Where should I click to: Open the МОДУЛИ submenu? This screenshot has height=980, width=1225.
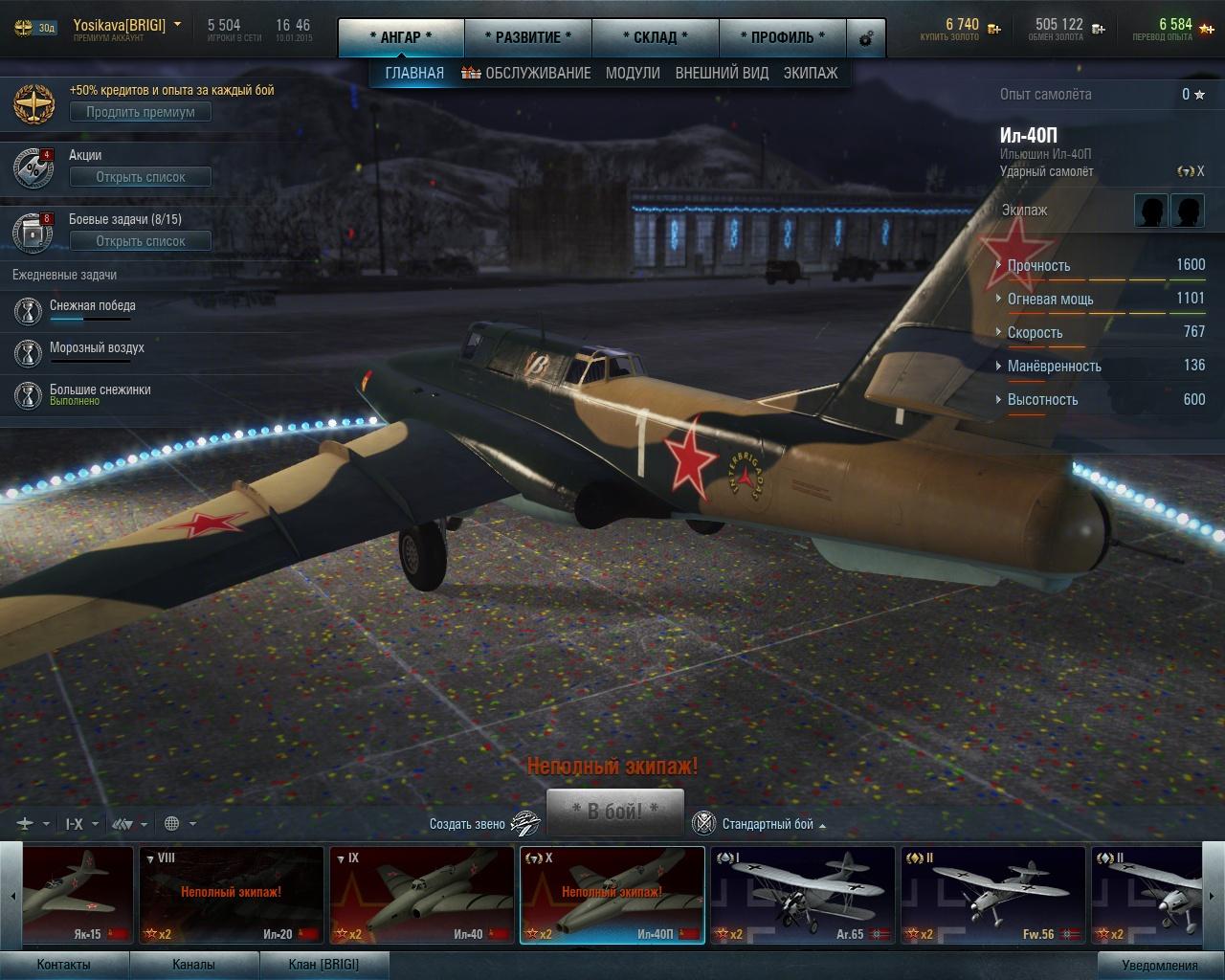(x=633, y=73)
